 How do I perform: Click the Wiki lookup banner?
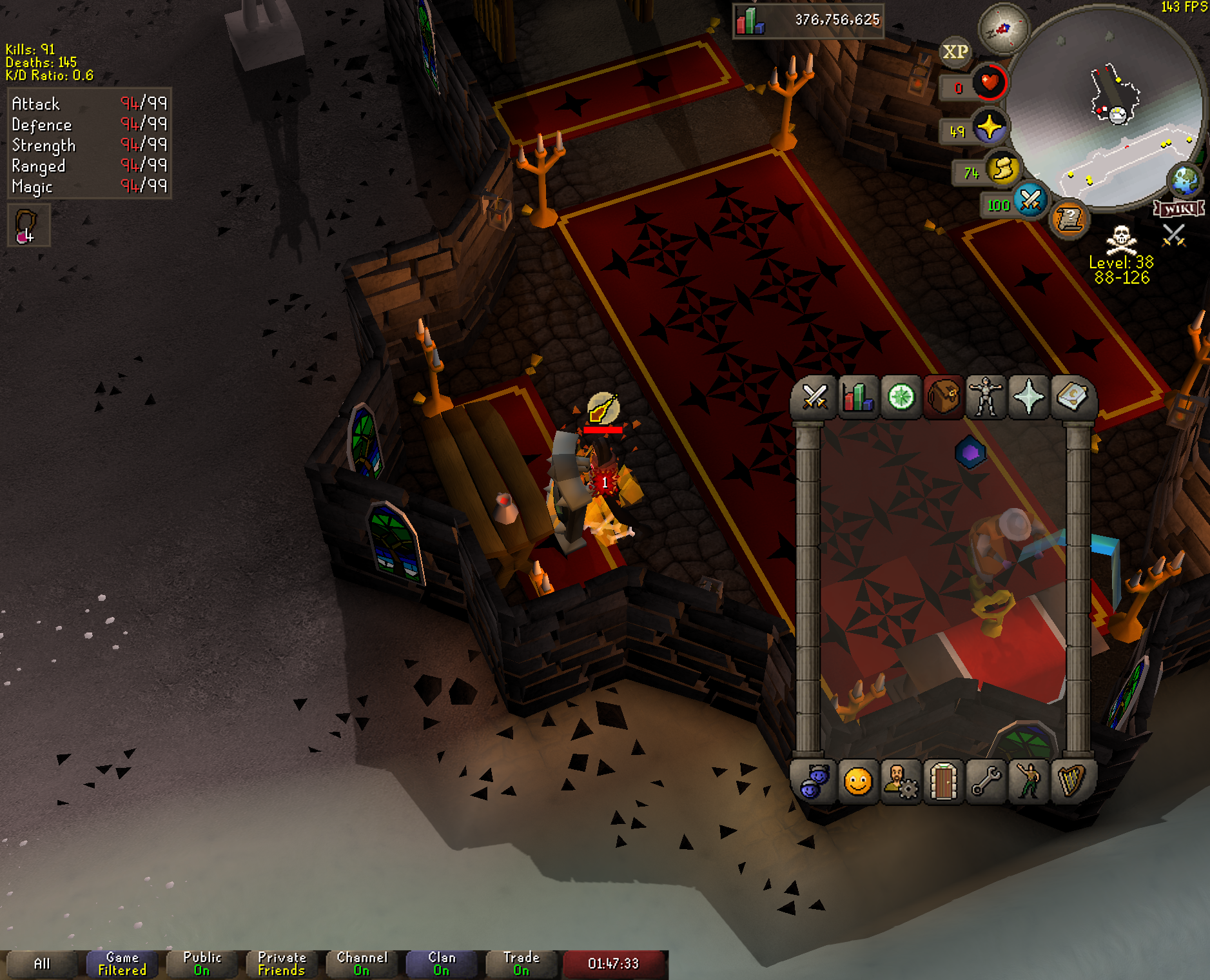pos(1179,209)
